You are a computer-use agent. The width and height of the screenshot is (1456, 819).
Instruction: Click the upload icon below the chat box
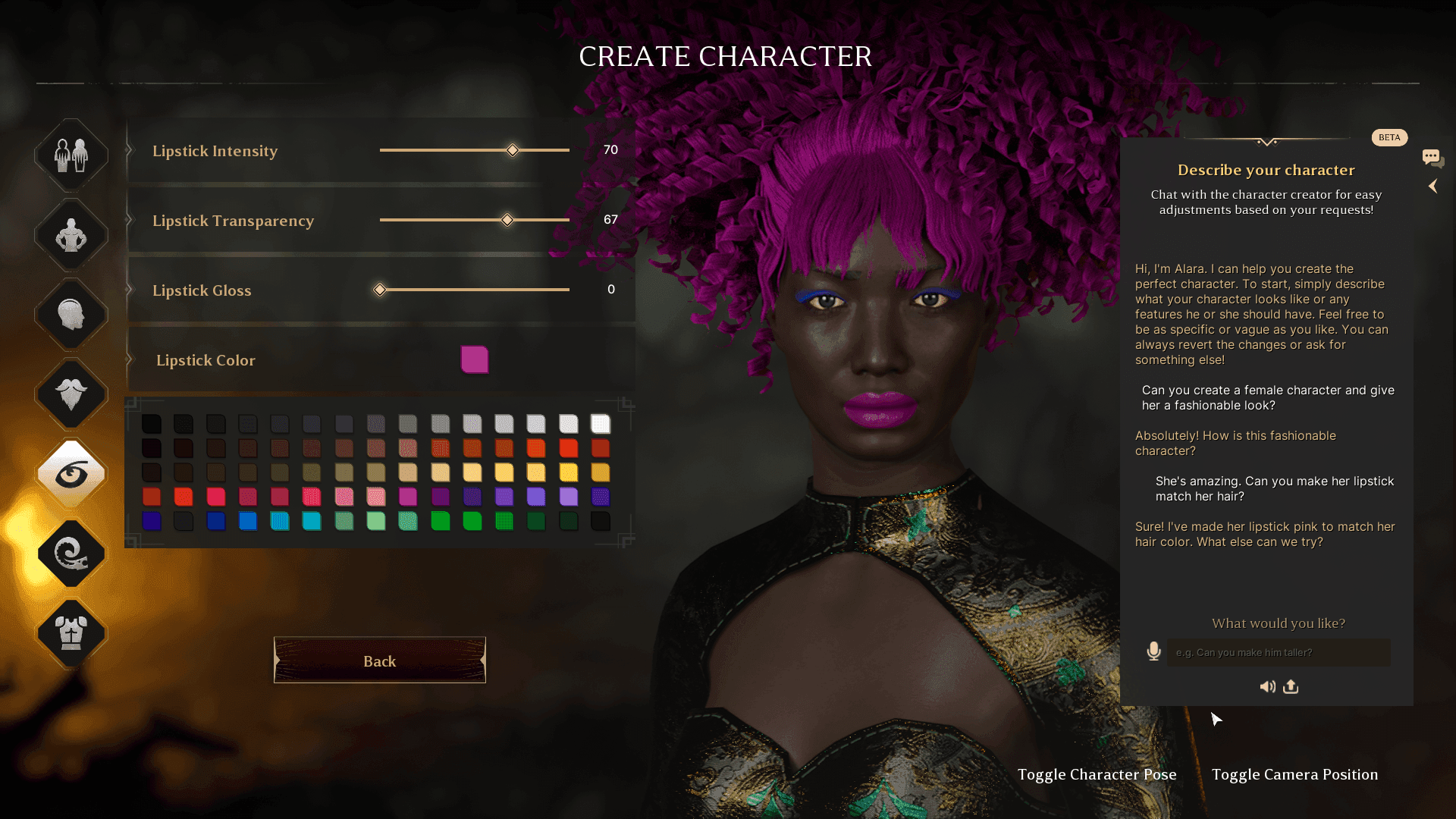(x=1291, y=686)
